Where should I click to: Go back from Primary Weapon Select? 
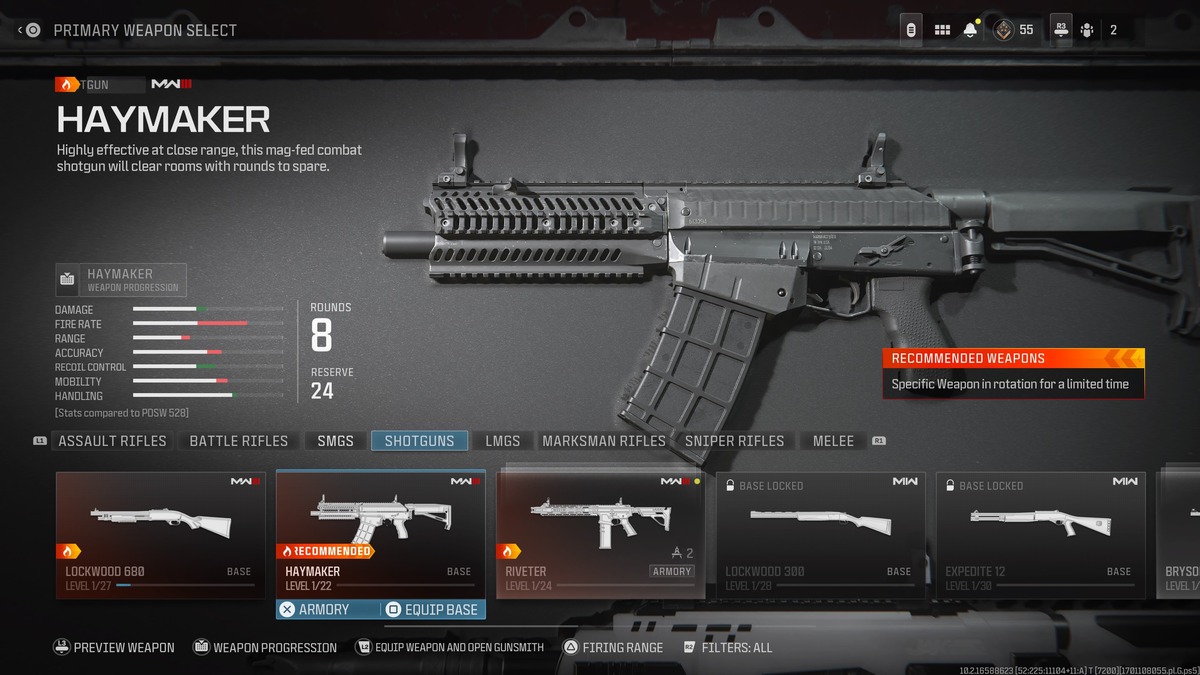[29, 30]
